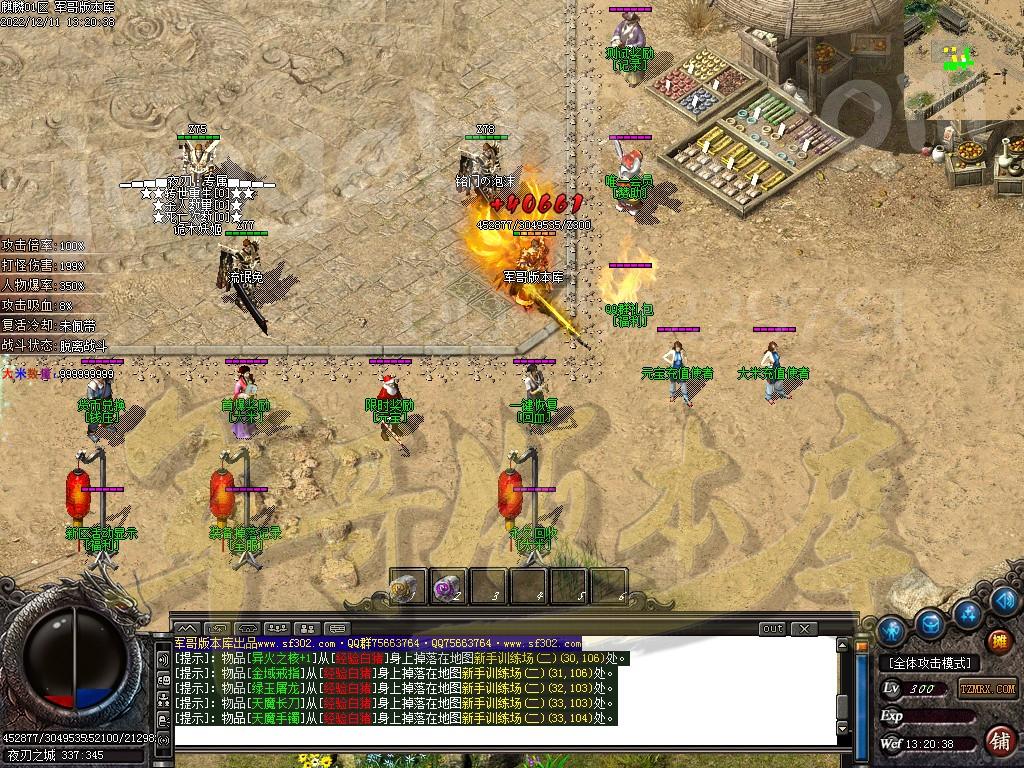Use the item in hotbar slot 1
1024x768 pixels.
[408, 587]
